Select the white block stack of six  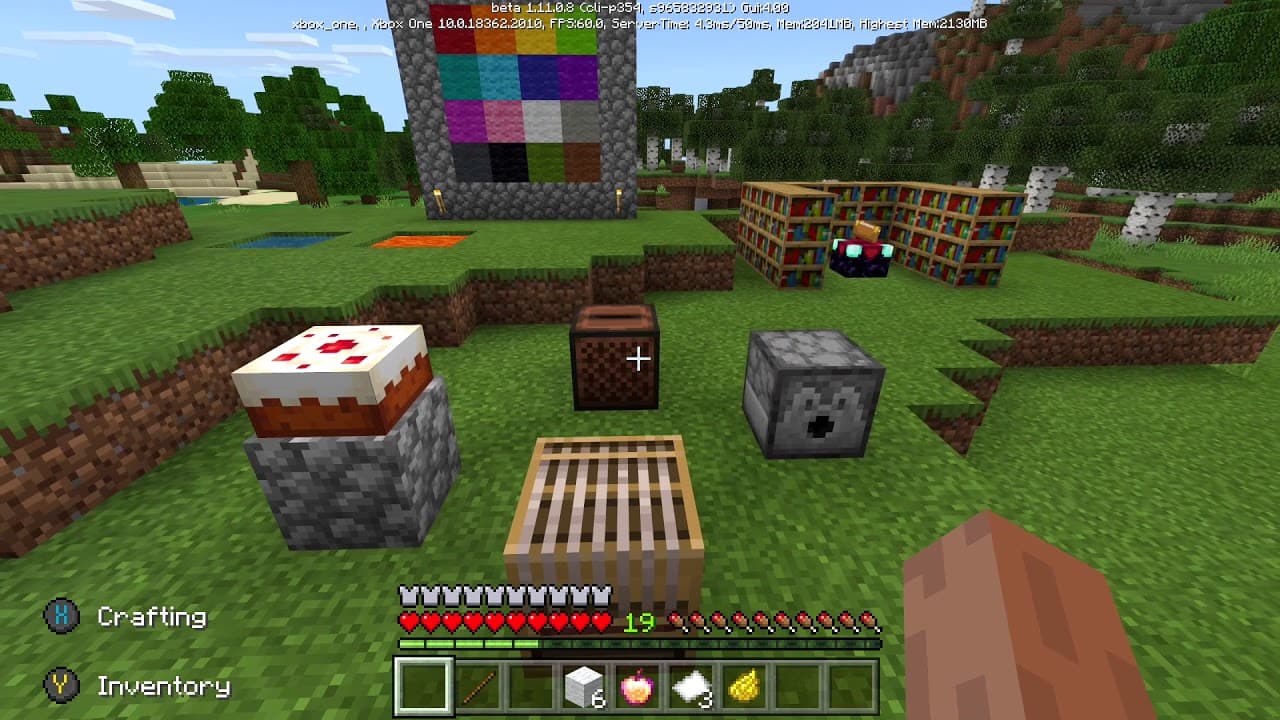pos(584,687)
